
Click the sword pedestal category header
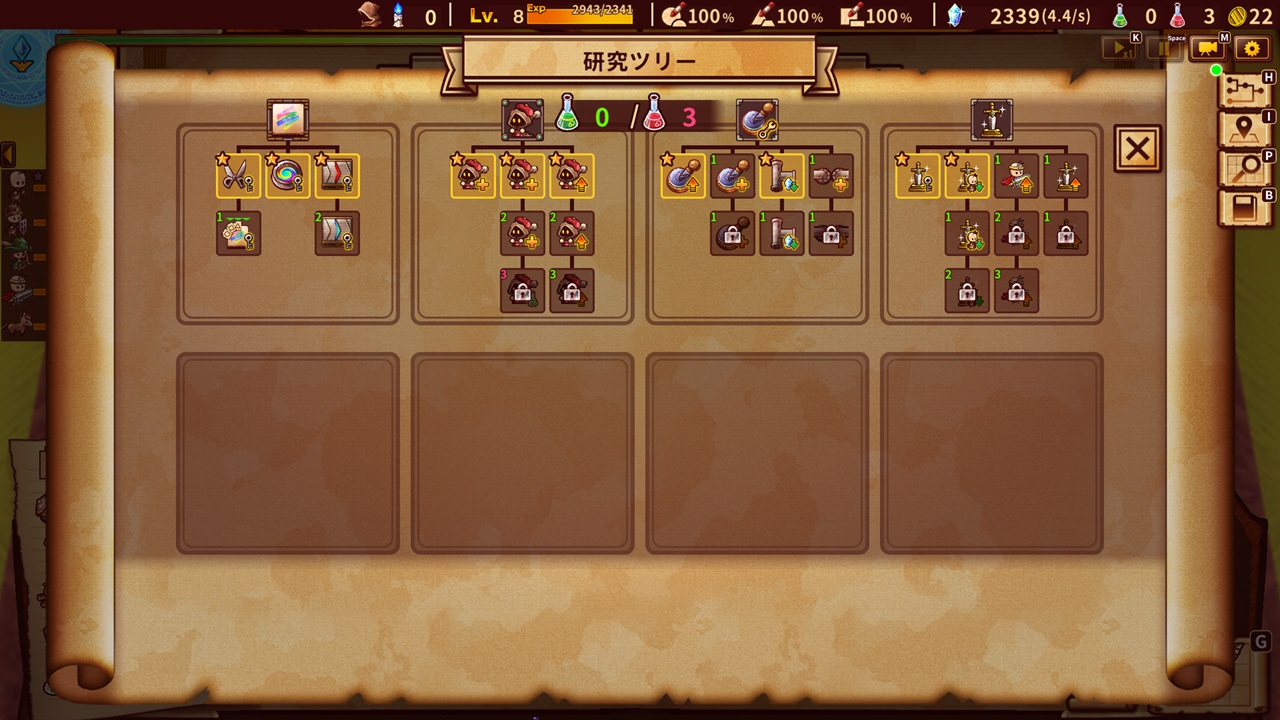pyautogui.click(x=991, y=120)
